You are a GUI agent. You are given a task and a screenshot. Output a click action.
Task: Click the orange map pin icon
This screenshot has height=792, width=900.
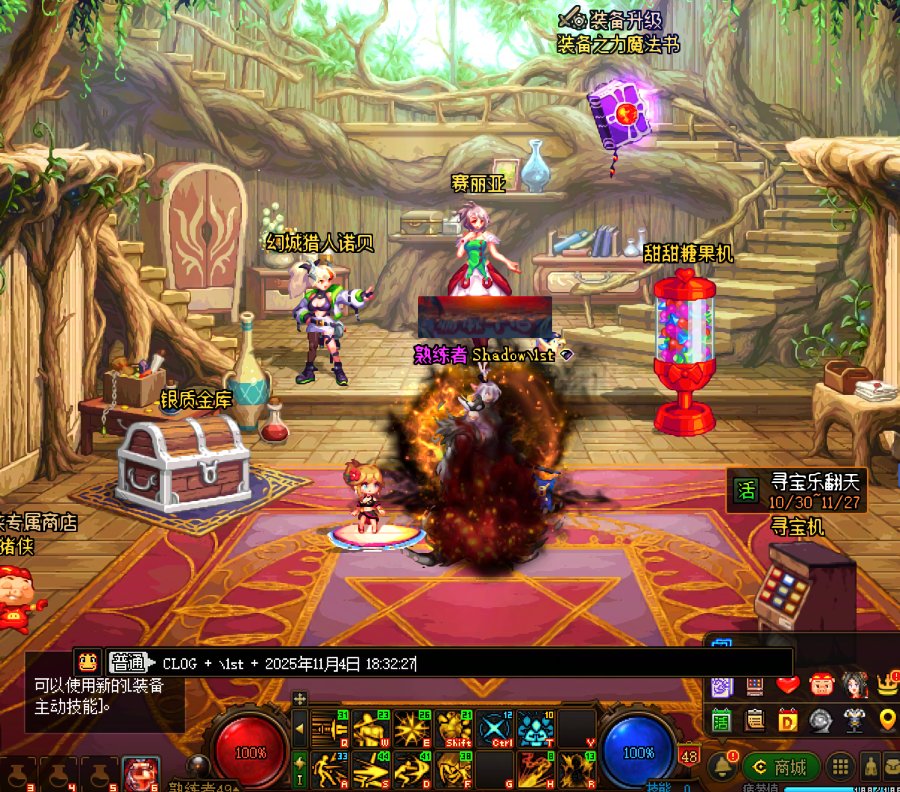coord(886,719)
